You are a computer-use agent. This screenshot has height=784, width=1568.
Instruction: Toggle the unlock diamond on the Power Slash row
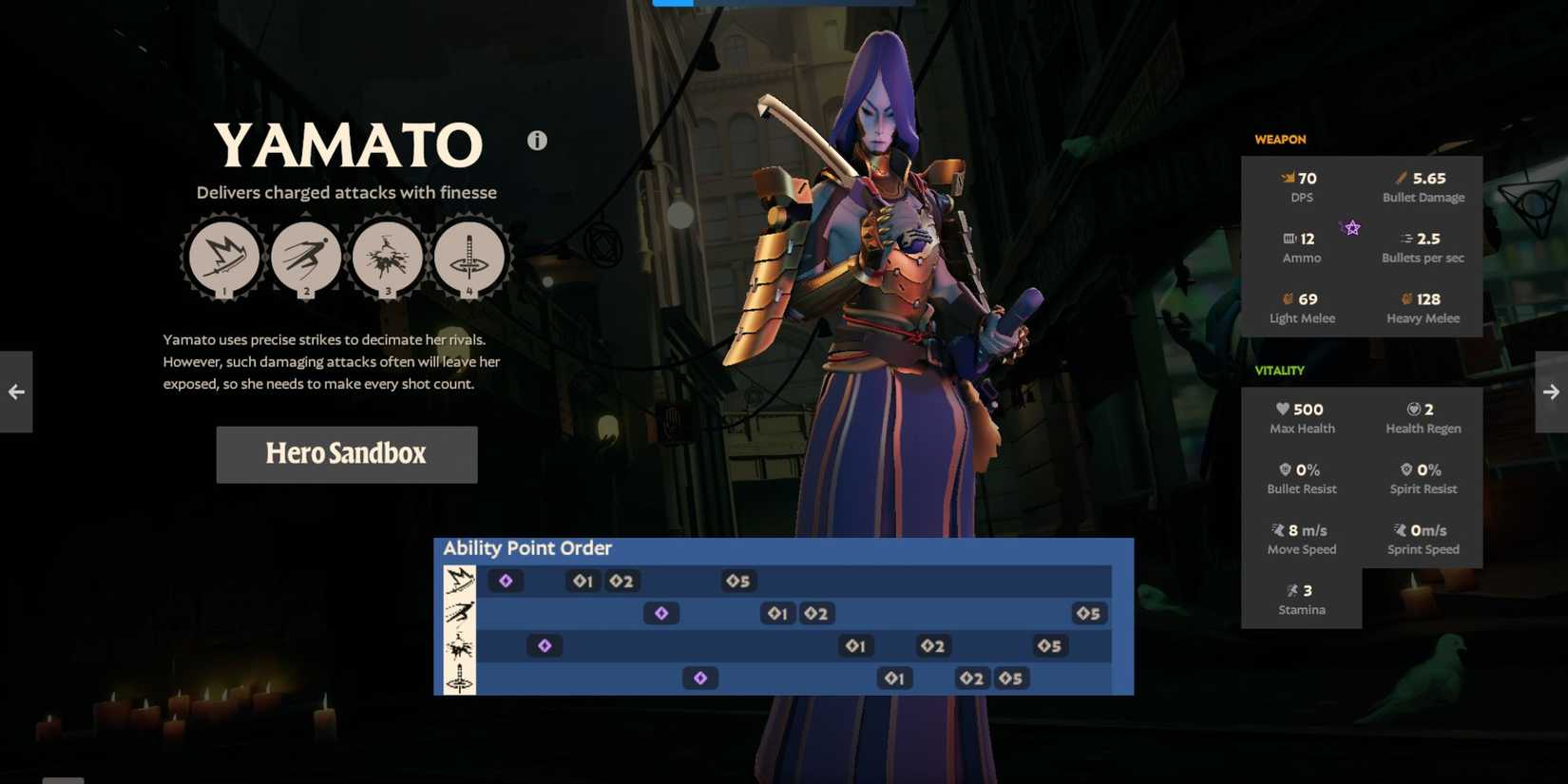(505, 581)
